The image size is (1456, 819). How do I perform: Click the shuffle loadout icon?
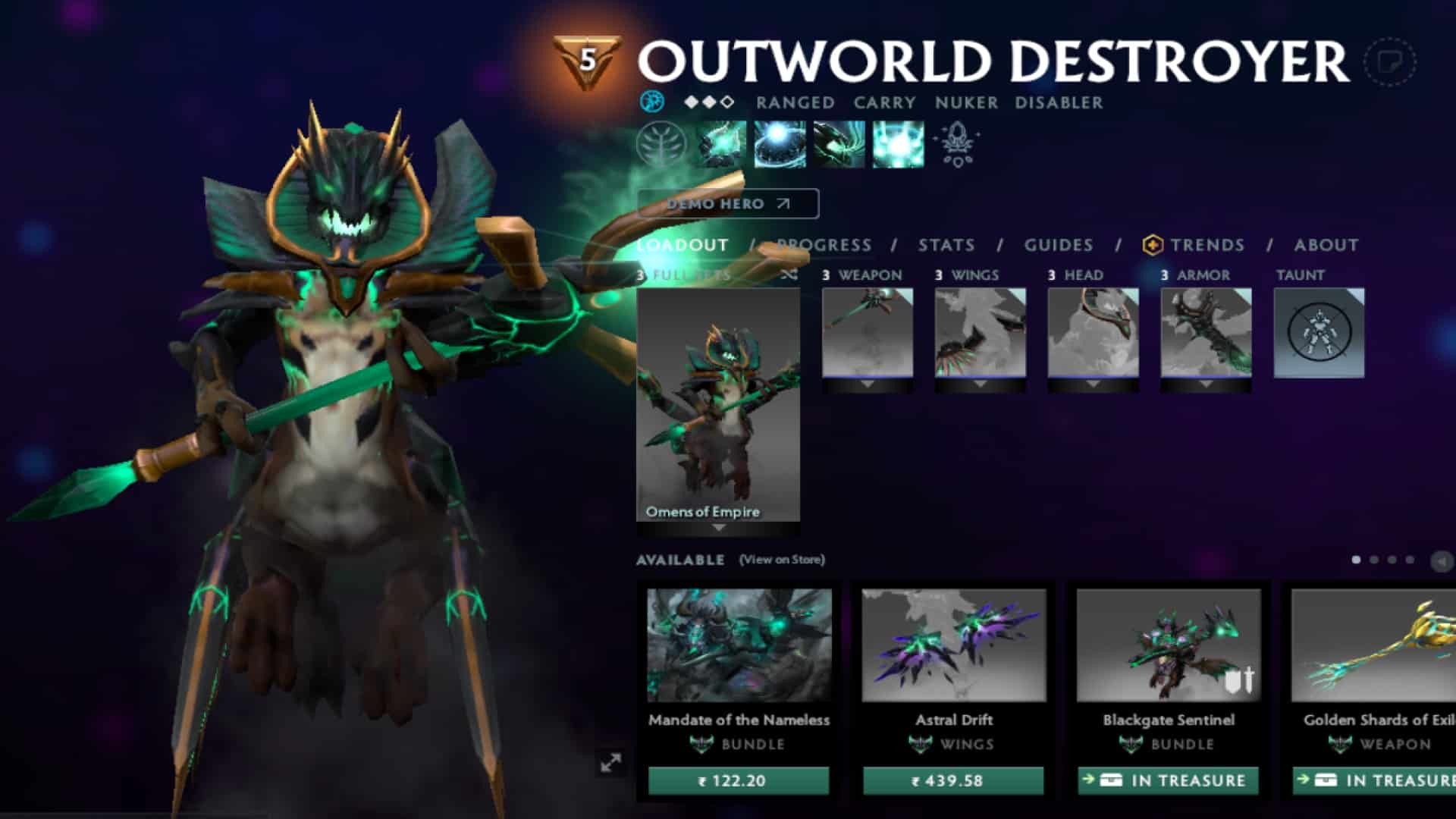pos(789,276)
